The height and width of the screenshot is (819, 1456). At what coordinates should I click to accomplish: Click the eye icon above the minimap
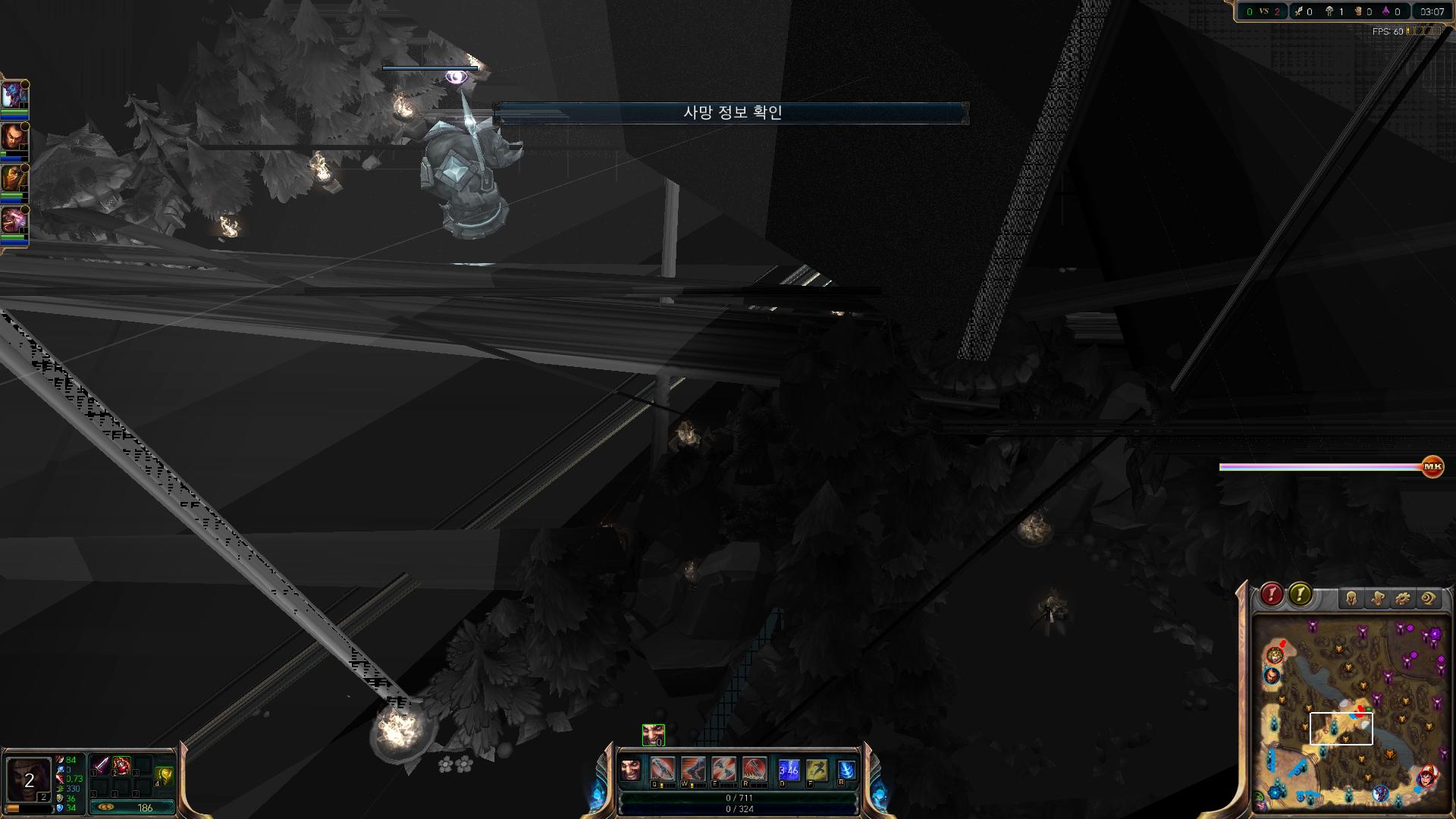[1428, 599]
